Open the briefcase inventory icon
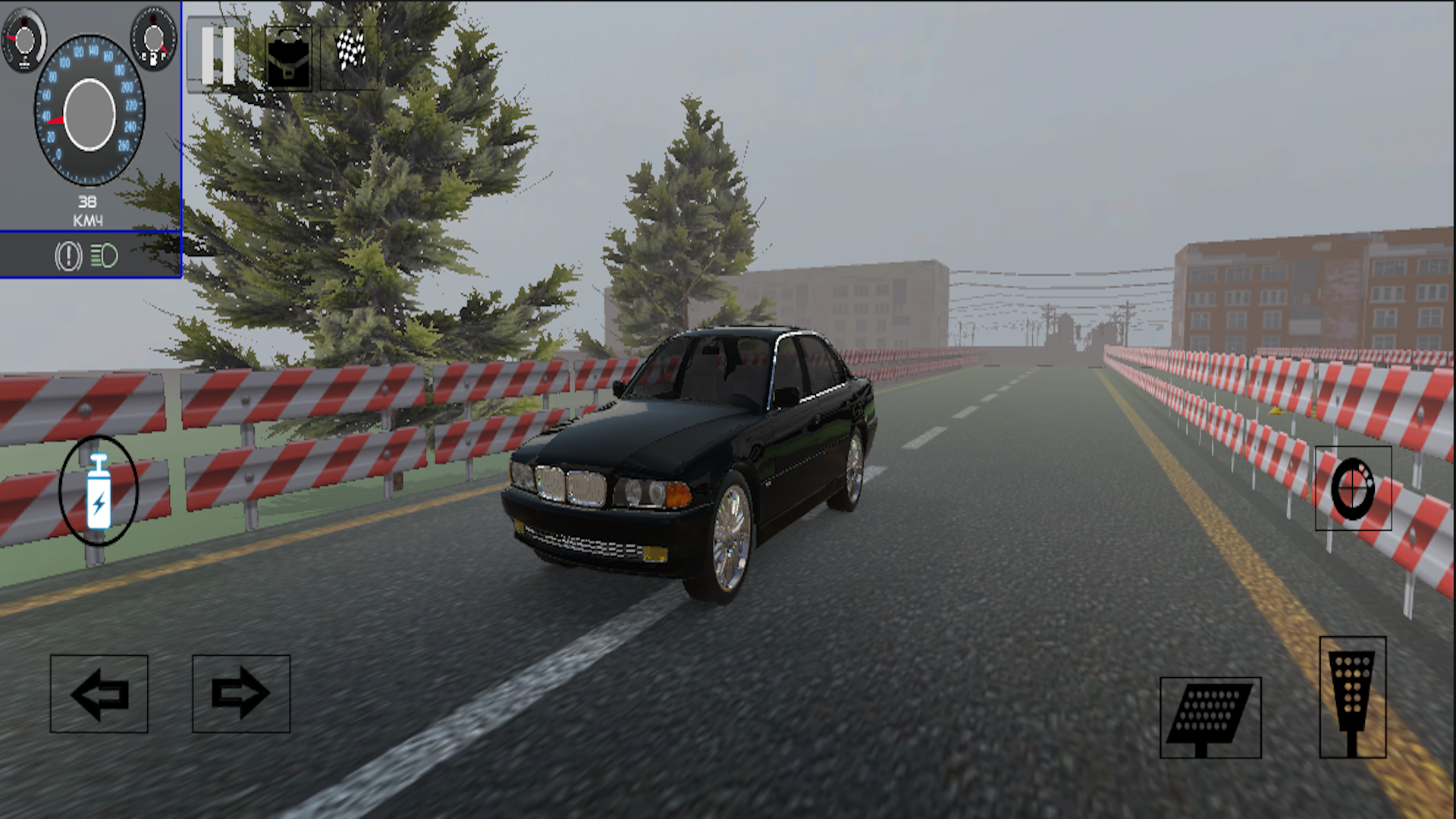Viewport: 1456px width, 819px height. click(x=290, y=58)
